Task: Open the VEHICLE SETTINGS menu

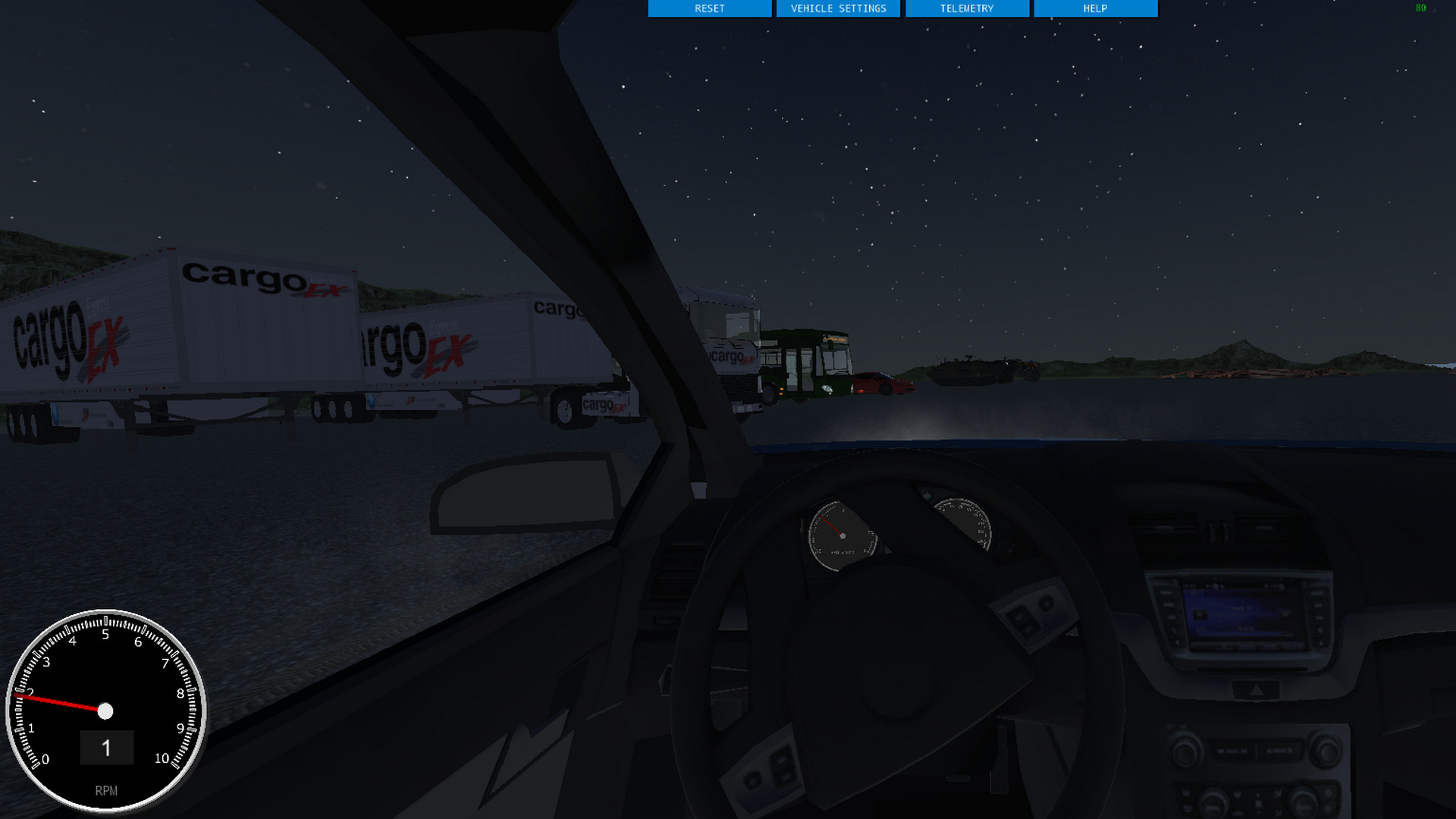Action: (838, 8)
